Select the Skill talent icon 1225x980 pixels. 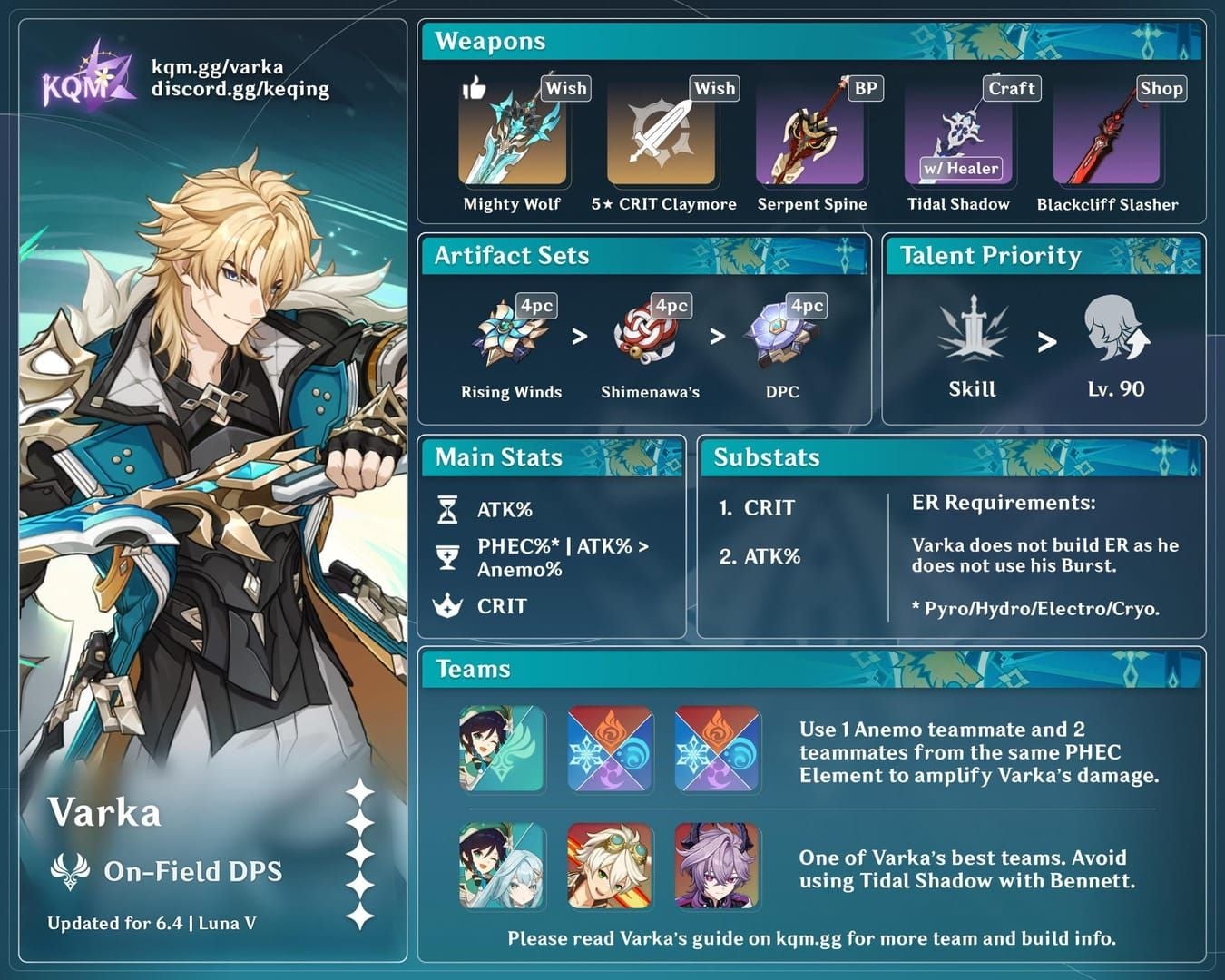coord(972,330)
